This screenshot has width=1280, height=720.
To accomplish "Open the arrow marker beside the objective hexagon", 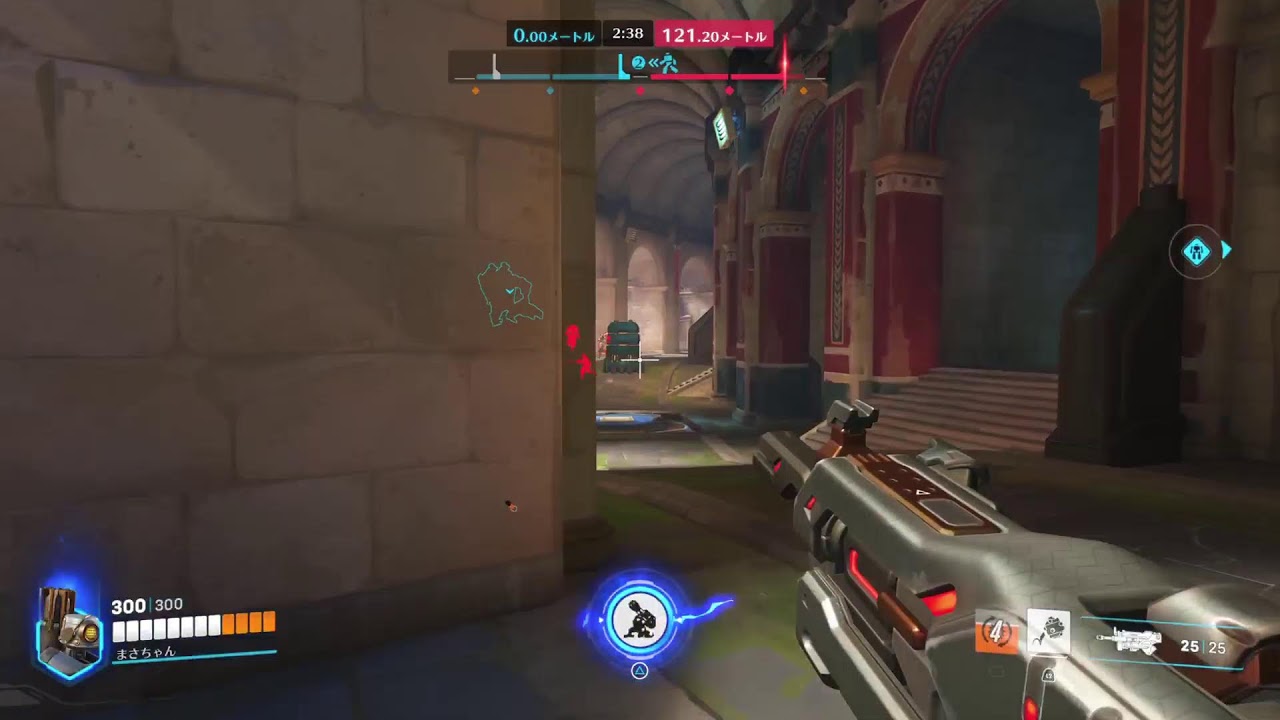I will point(1225,251).
